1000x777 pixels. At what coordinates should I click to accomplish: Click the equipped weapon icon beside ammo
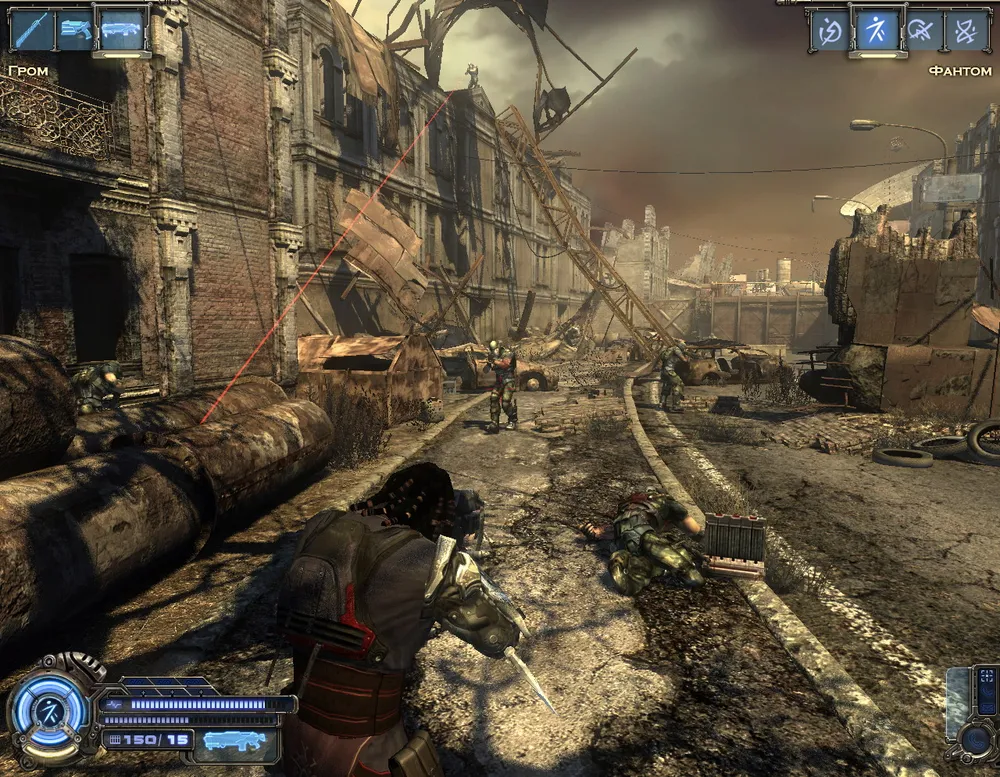tap(236, 741)
